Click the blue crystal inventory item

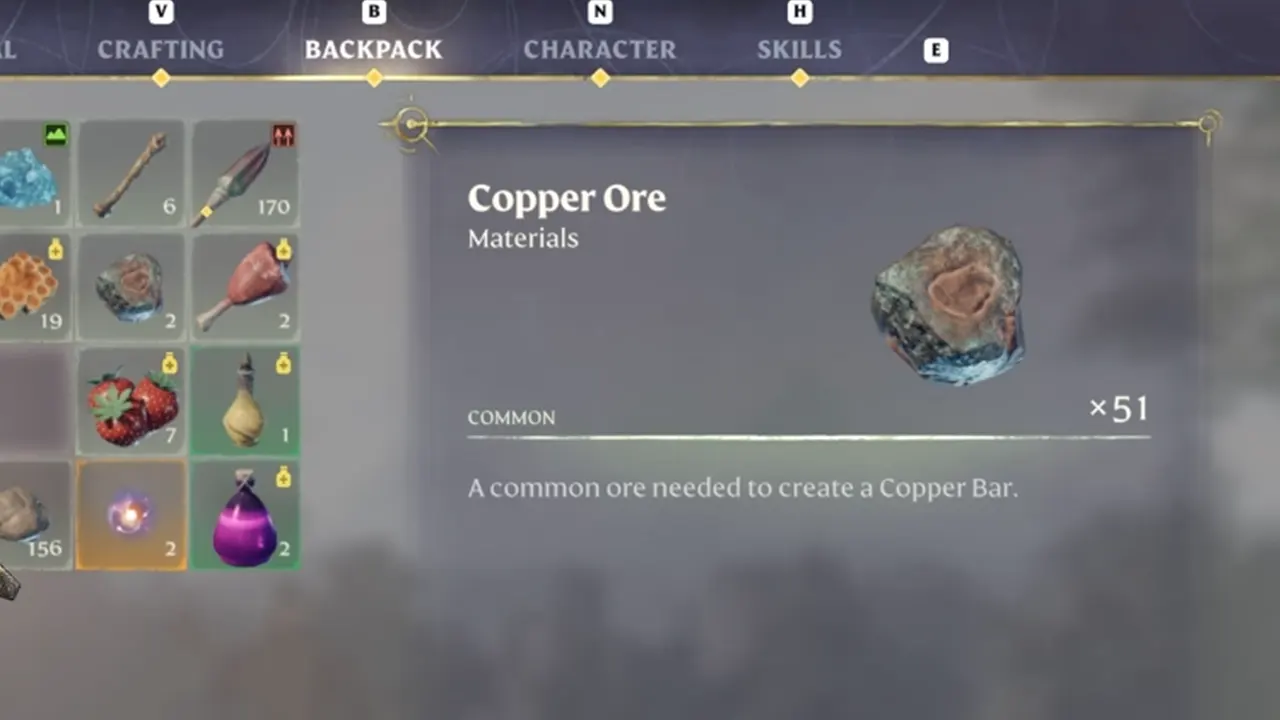[x=30, y=173]
